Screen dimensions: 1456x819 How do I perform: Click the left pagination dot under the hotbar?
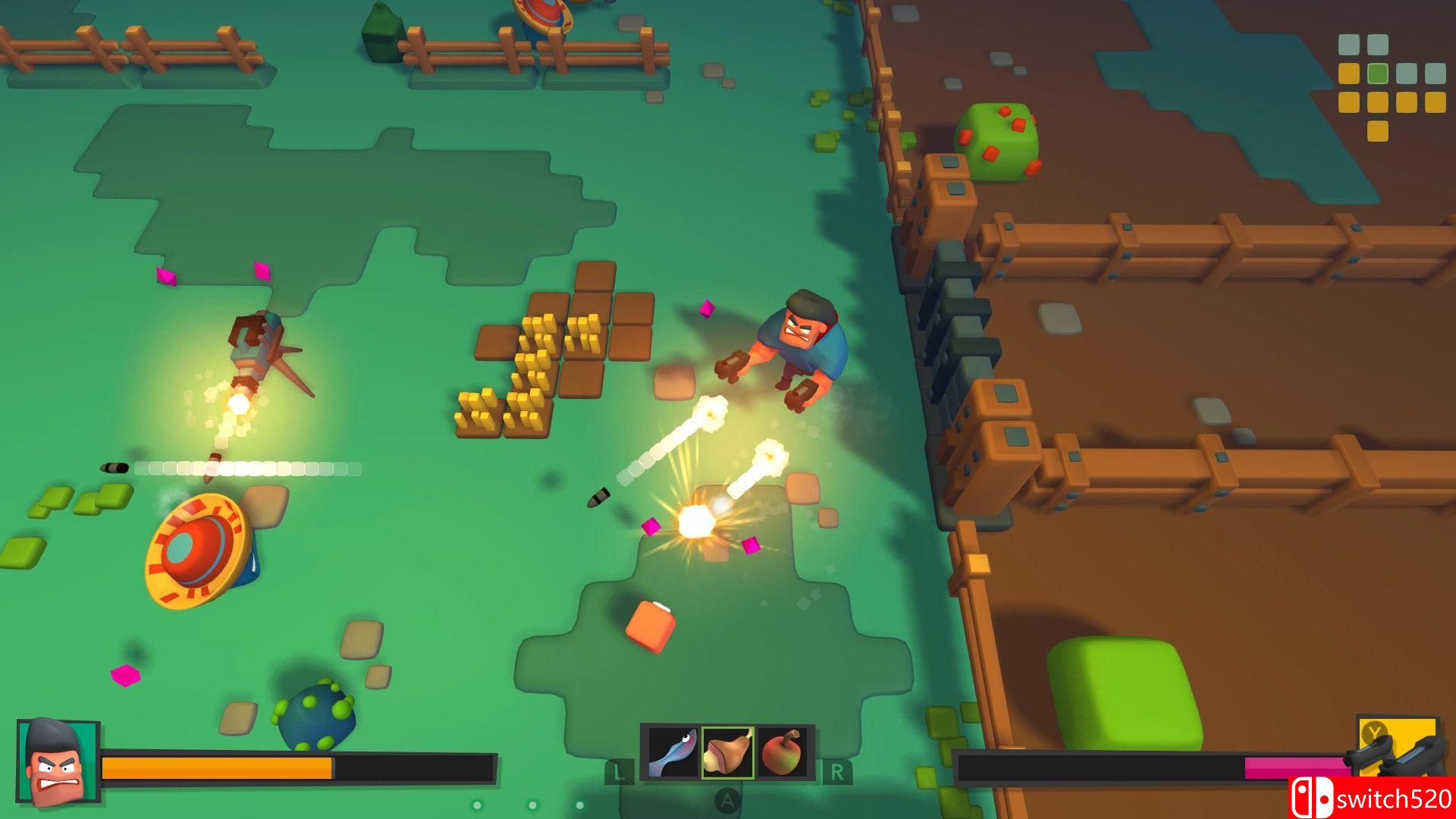click(x=478, y=806)
